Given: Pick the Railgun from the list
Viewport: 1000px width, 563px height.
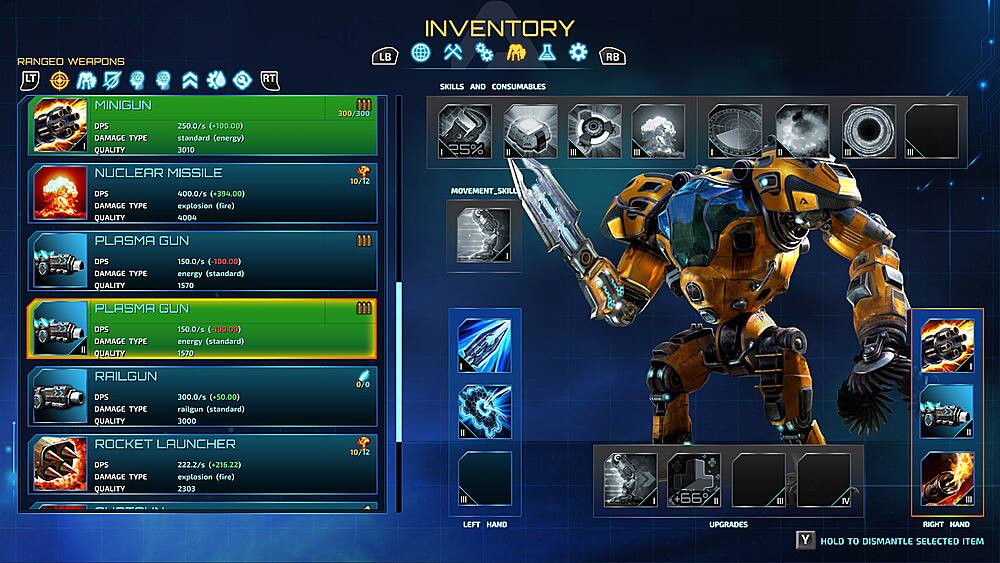Looking at the screenshot, I should 202,396.
